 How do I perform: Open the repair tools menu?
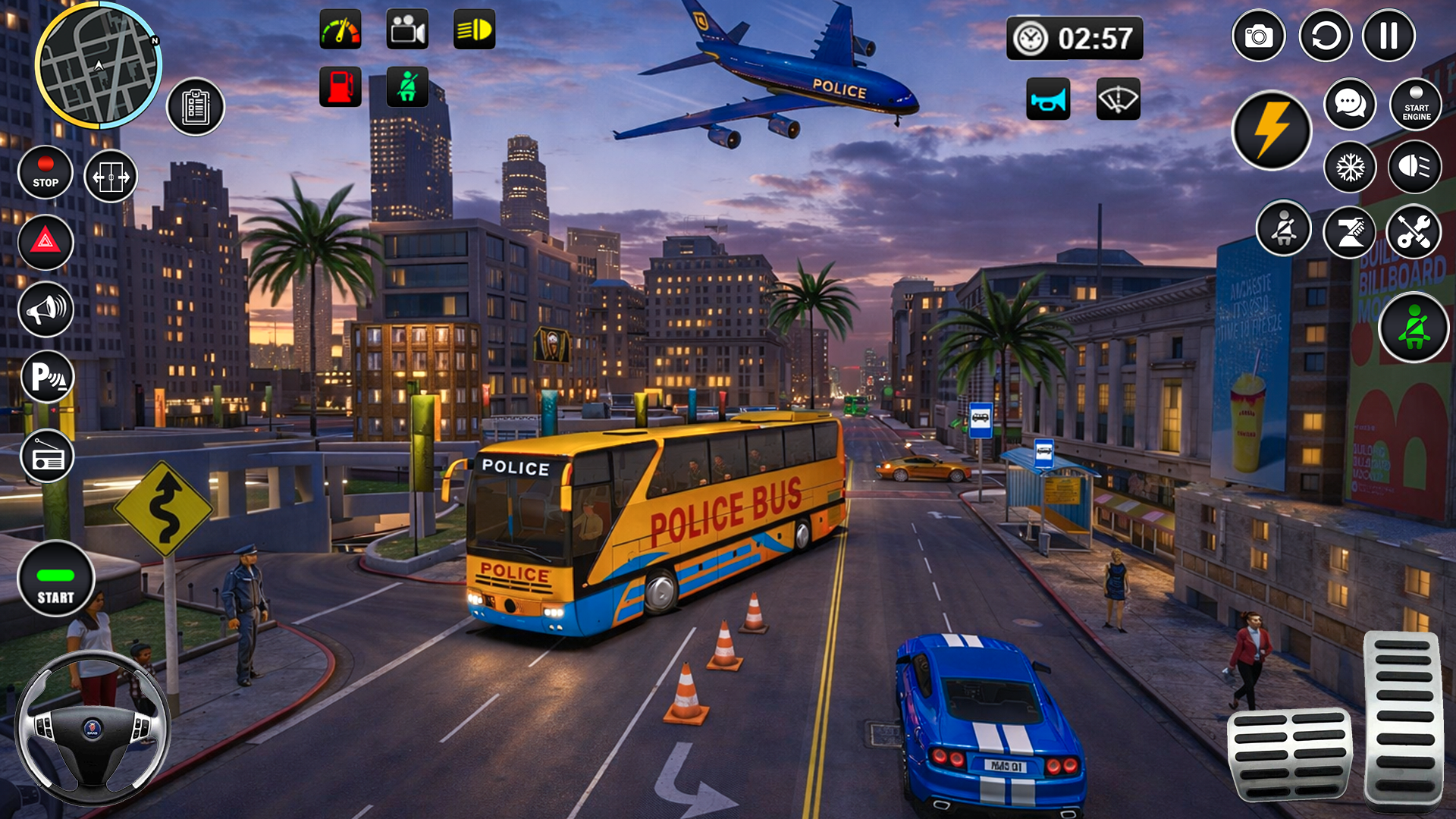pyautogui.click(x=1414, y=230)
